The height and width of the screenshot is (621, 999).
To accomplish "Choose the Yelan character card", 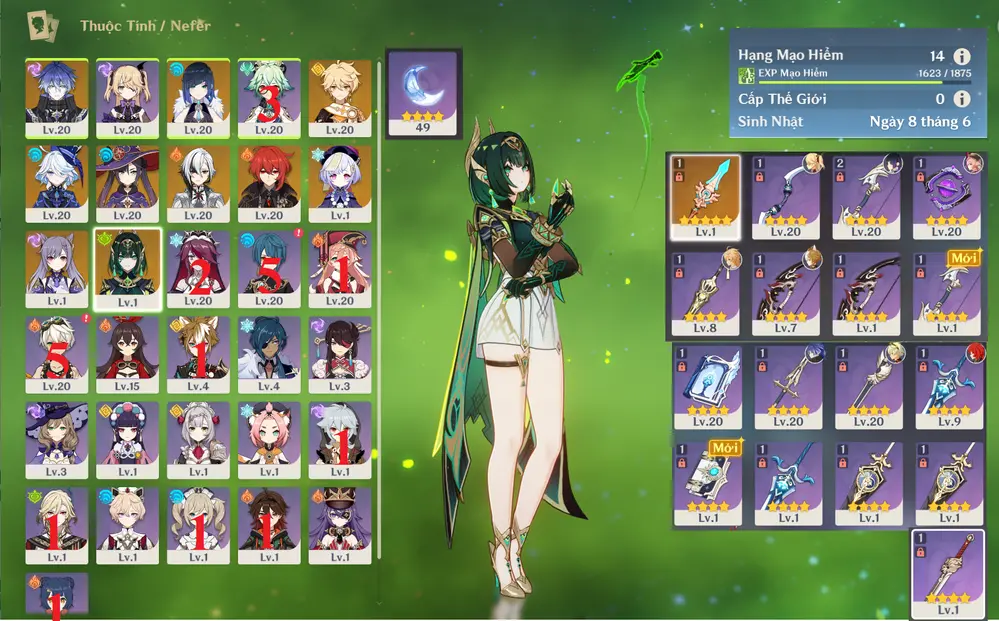I will (x=198, y=97).
